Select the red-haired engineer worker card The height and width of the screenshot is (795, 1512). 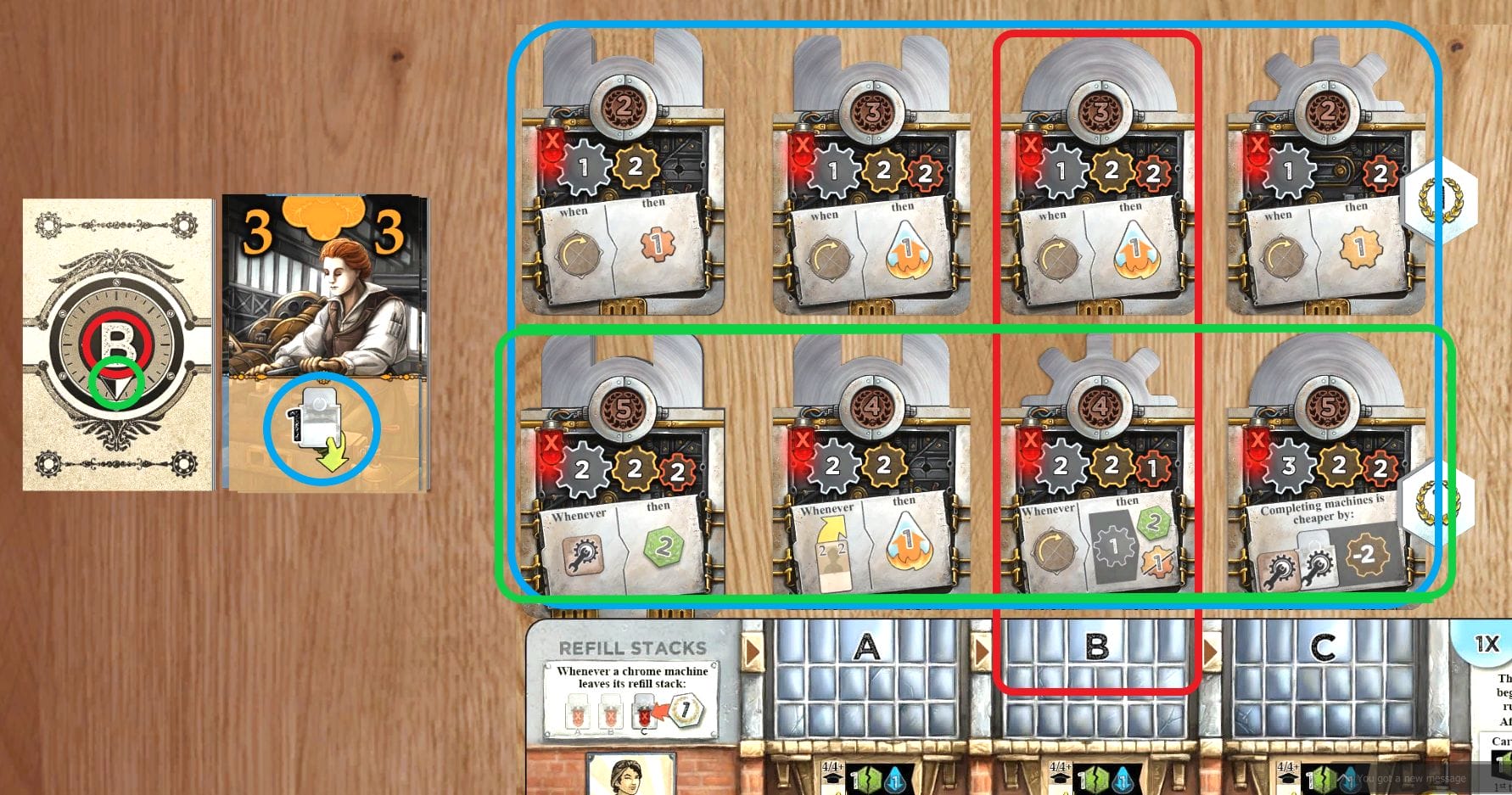point(324,343)
